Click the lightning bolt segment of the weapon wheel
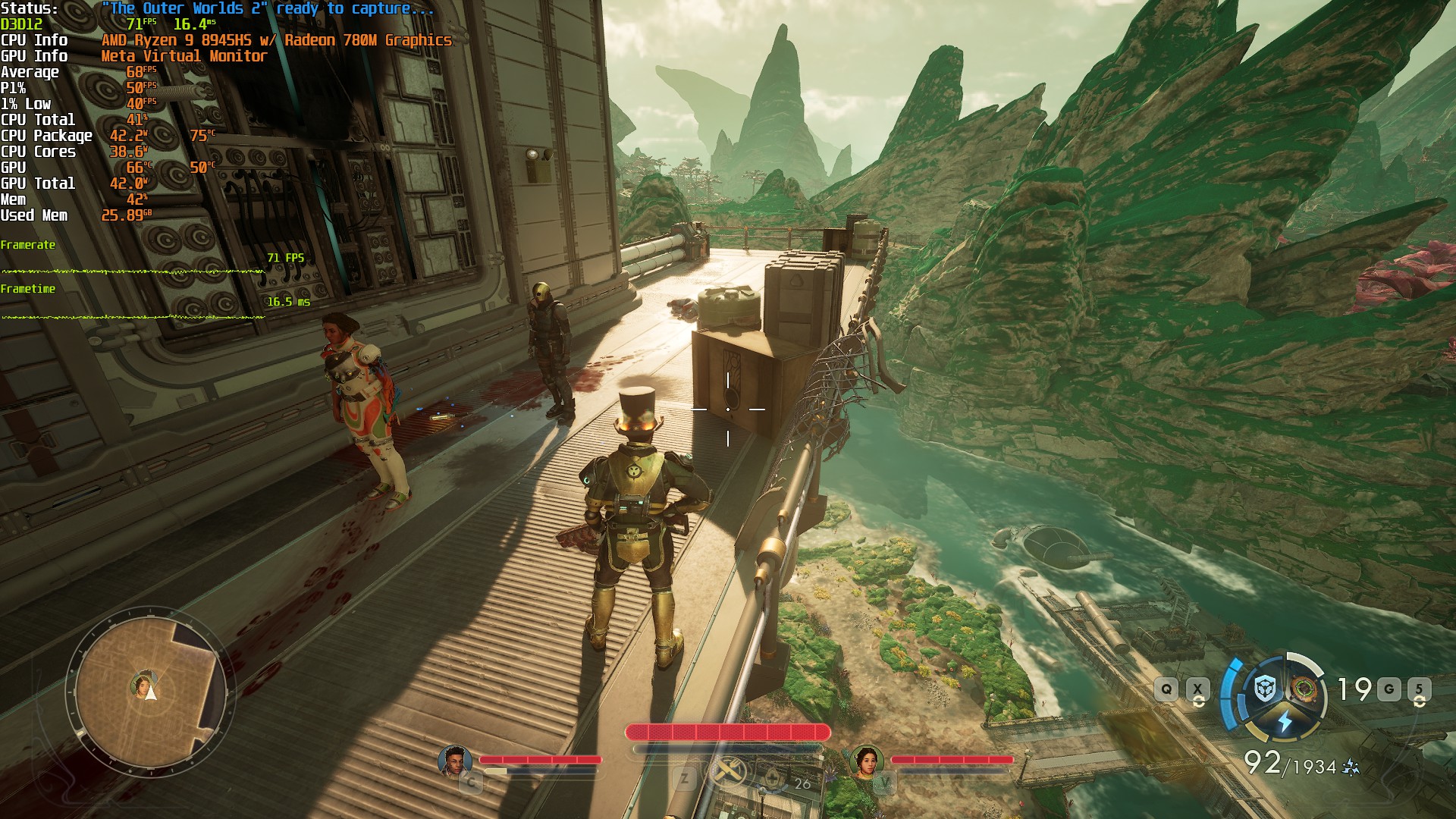 pyautogui.click(x=1285, y=719)
